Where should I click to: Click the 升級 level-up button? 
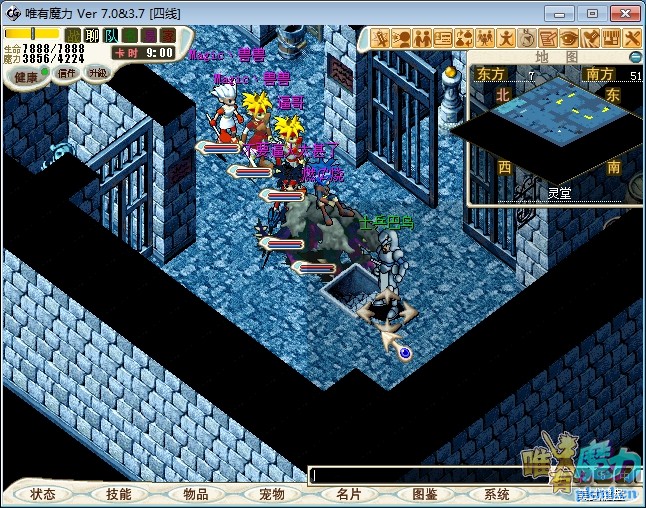tap(97, 73)
